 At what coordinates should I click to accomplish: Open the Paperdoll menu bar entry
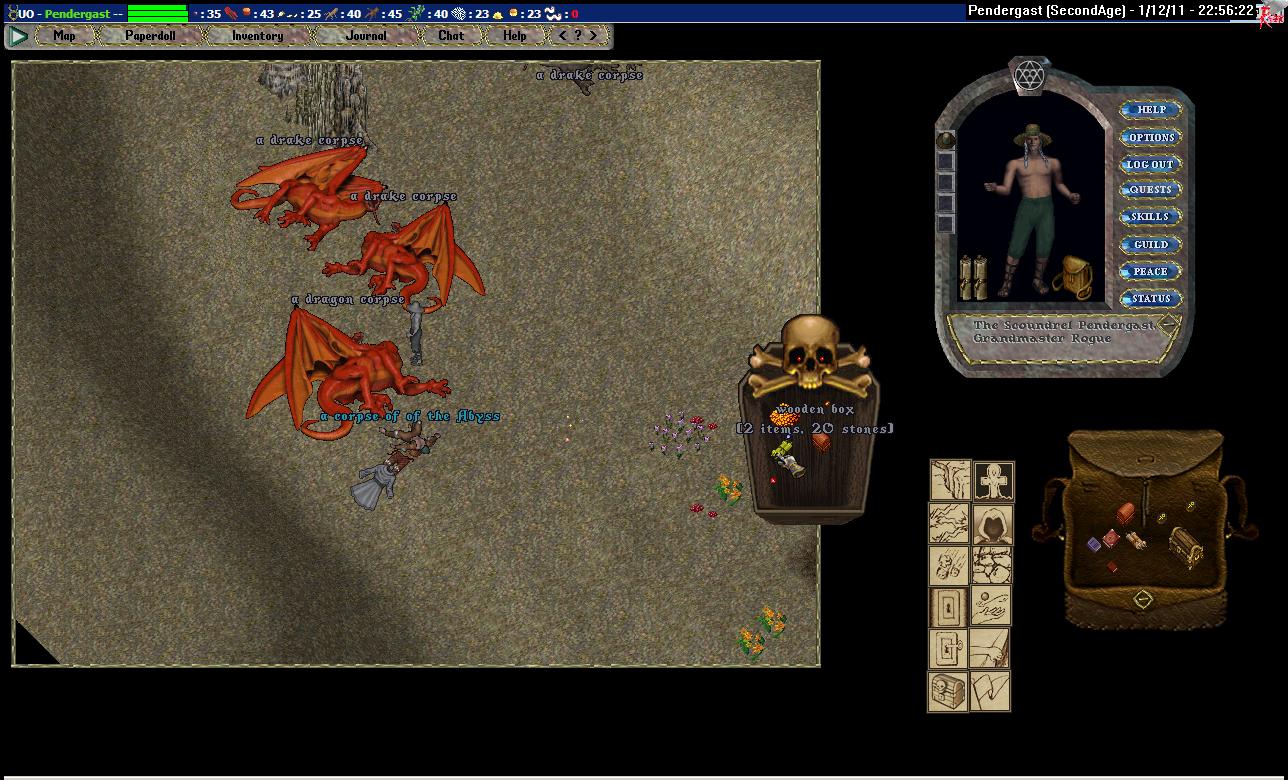click(150, 36)
